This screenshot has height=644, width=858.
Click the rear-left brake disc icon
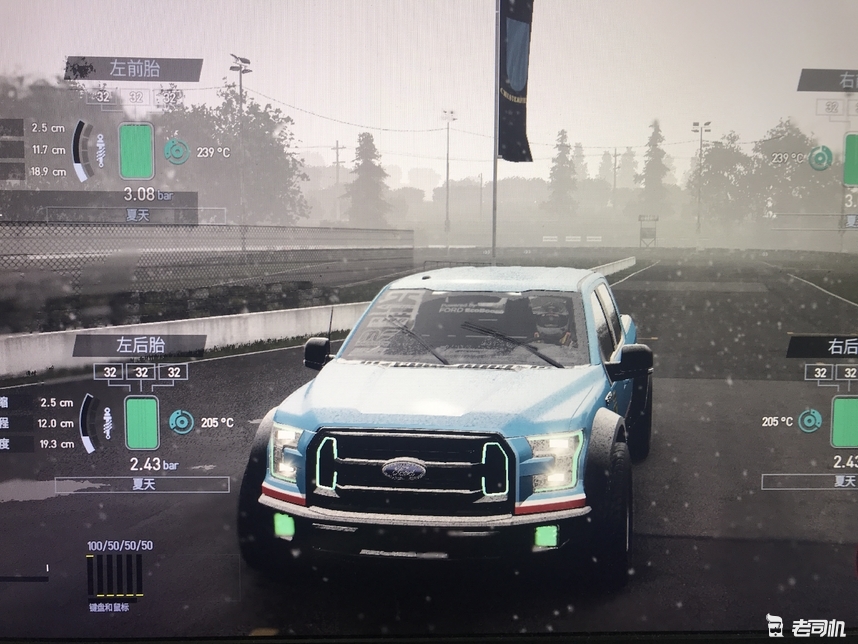click(x=181, y=422)
